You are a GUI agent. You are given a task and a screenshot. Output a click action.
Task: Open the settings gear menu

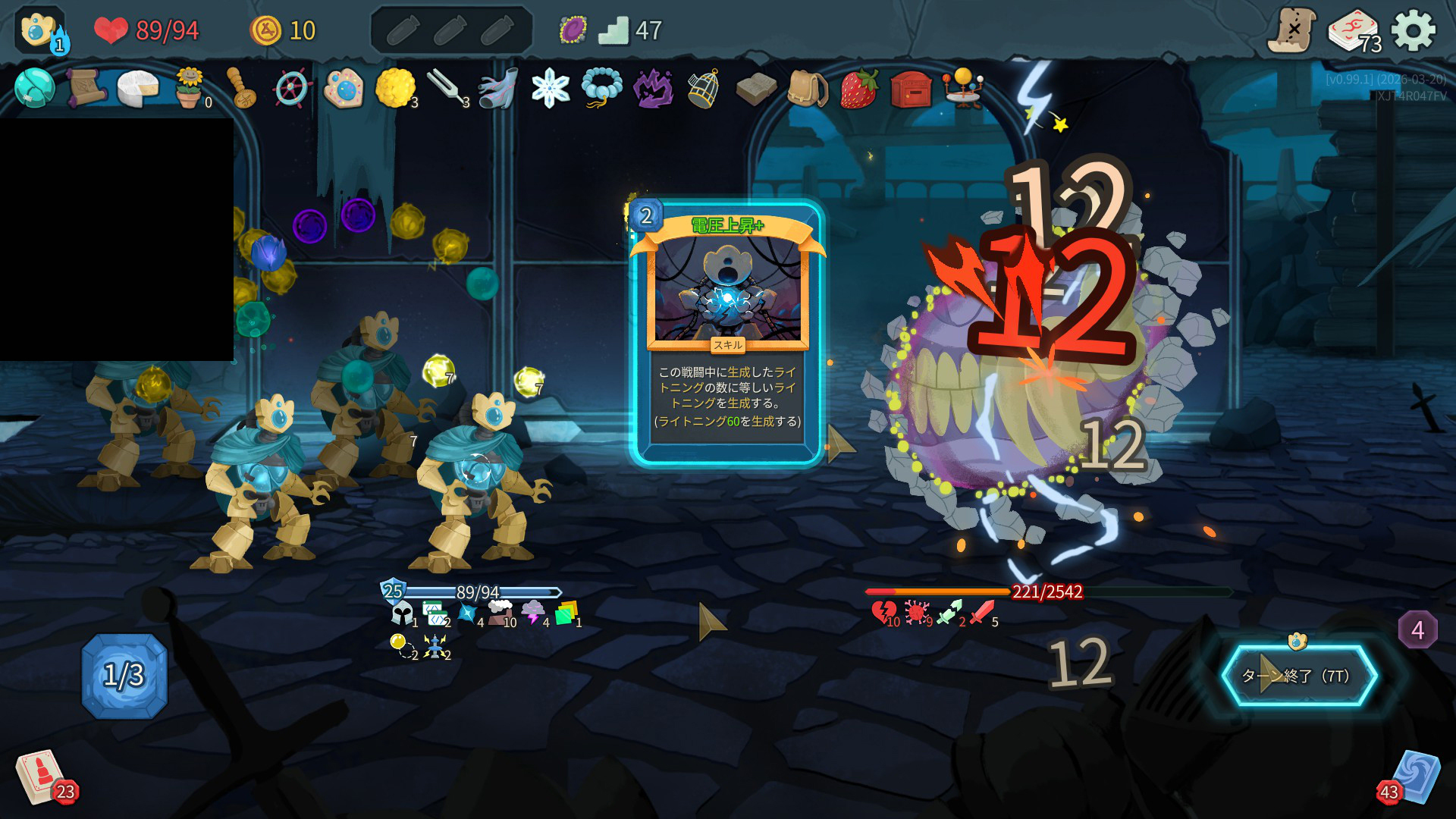(x=1414, y=31)
